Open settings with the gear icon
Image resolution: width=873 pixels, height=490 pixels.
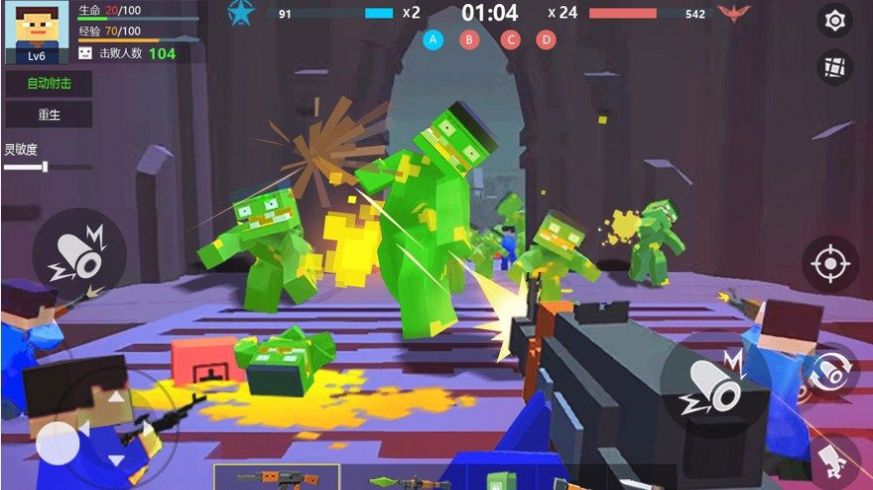point(834,19)
